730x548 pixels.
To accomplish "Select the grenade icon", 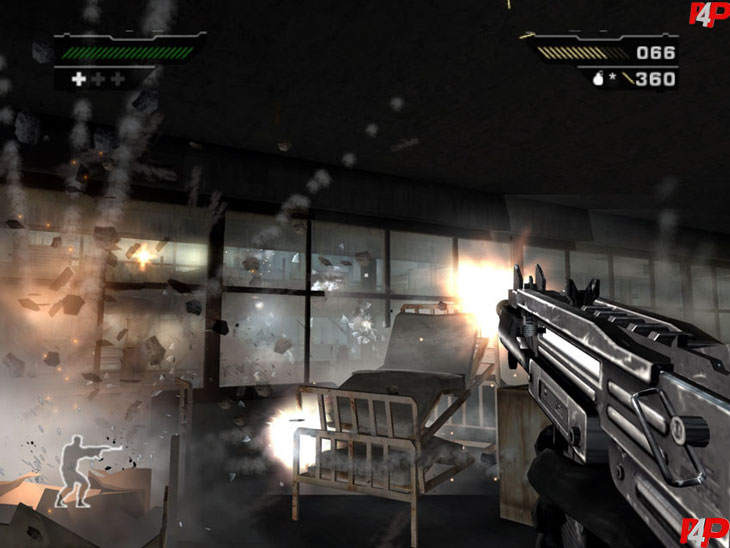I will coord(598,80).
